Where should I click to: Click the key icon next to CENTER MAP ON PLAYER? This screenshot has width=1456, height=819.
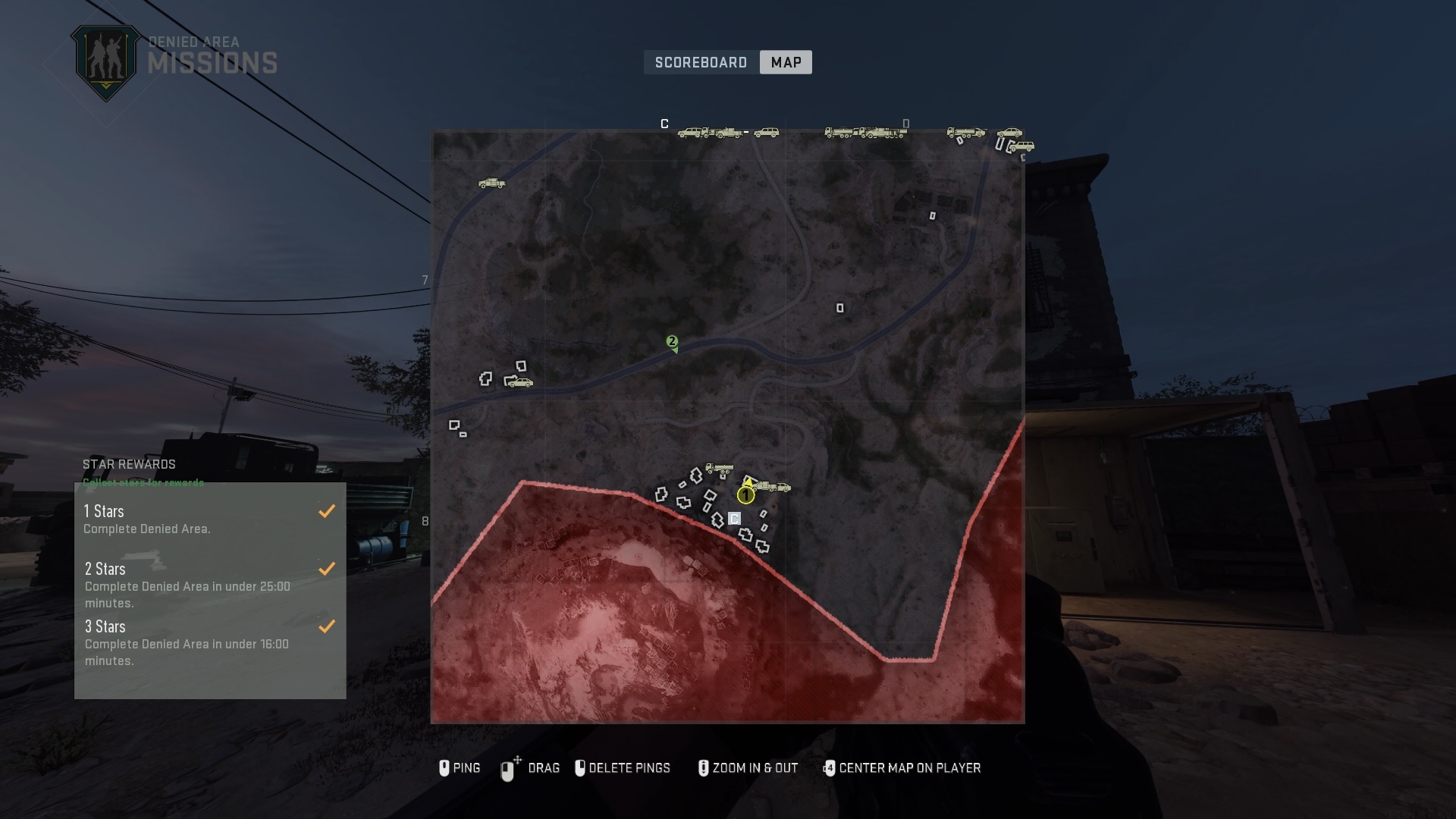[x=829, y=768]
